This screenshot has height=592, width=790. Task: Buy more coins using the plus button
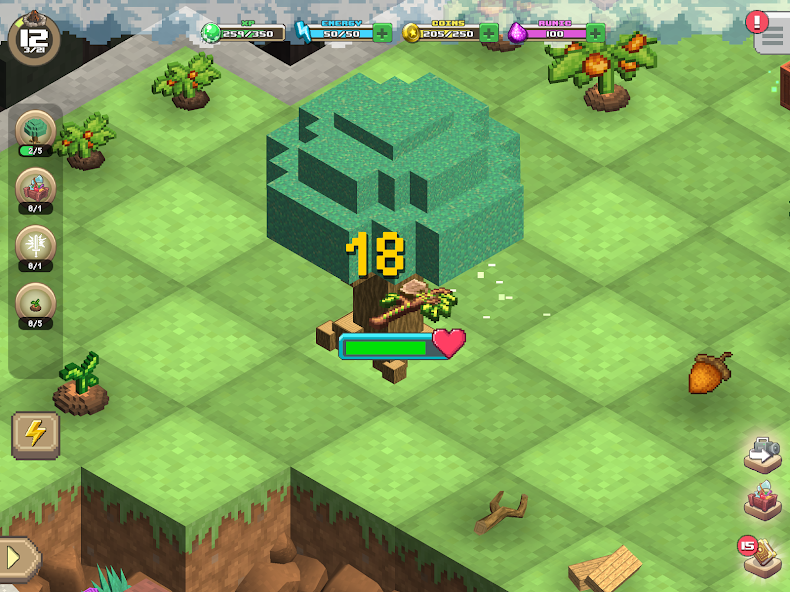coord(489,33)
